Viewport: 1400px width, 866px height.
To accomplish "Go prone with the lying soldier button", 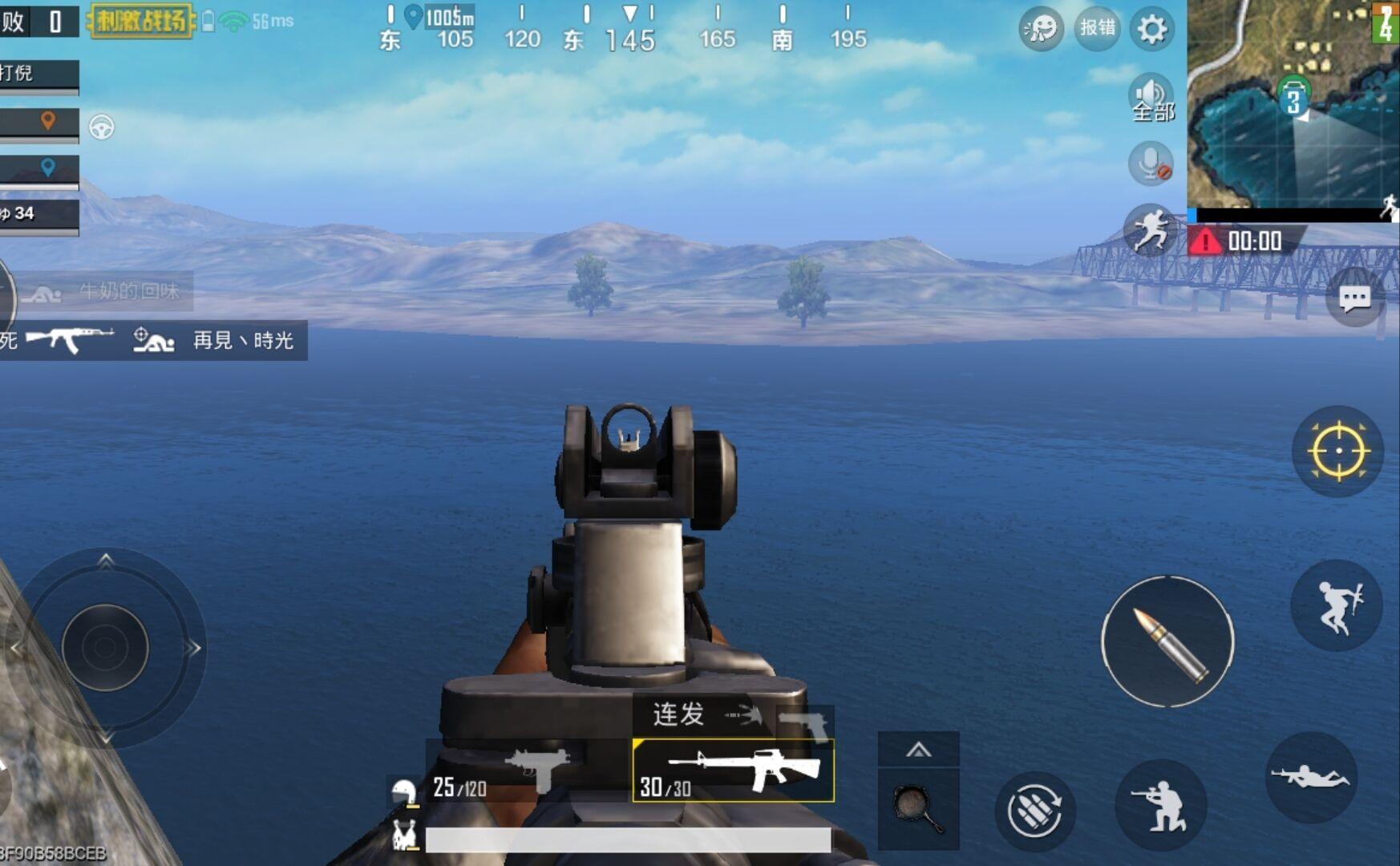I will click(1311, 776).
